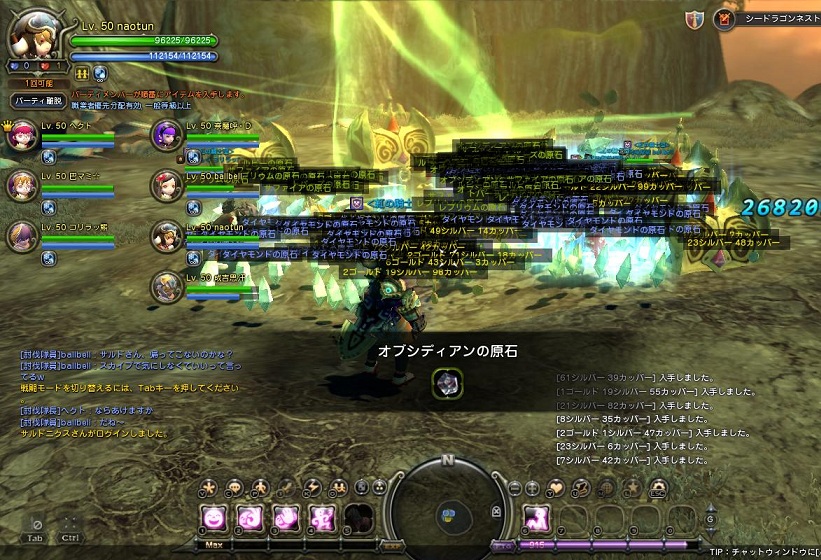
Task: Open the star icon menu button
Action: click(208, 488)
